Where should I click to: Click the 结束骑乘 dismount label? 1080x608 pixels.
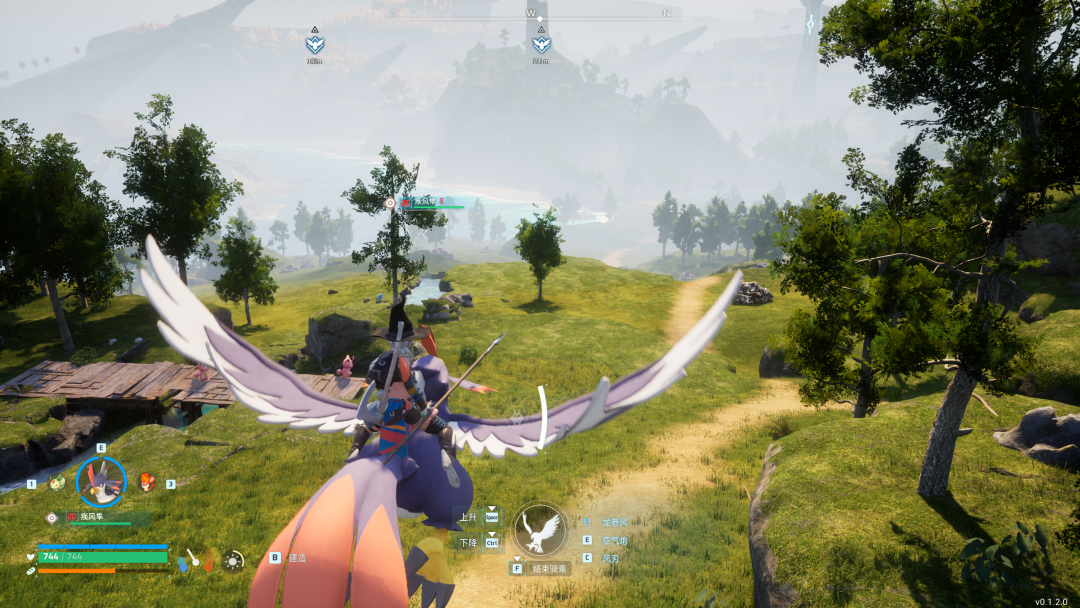pyautogui.click(x=549, y=568)
